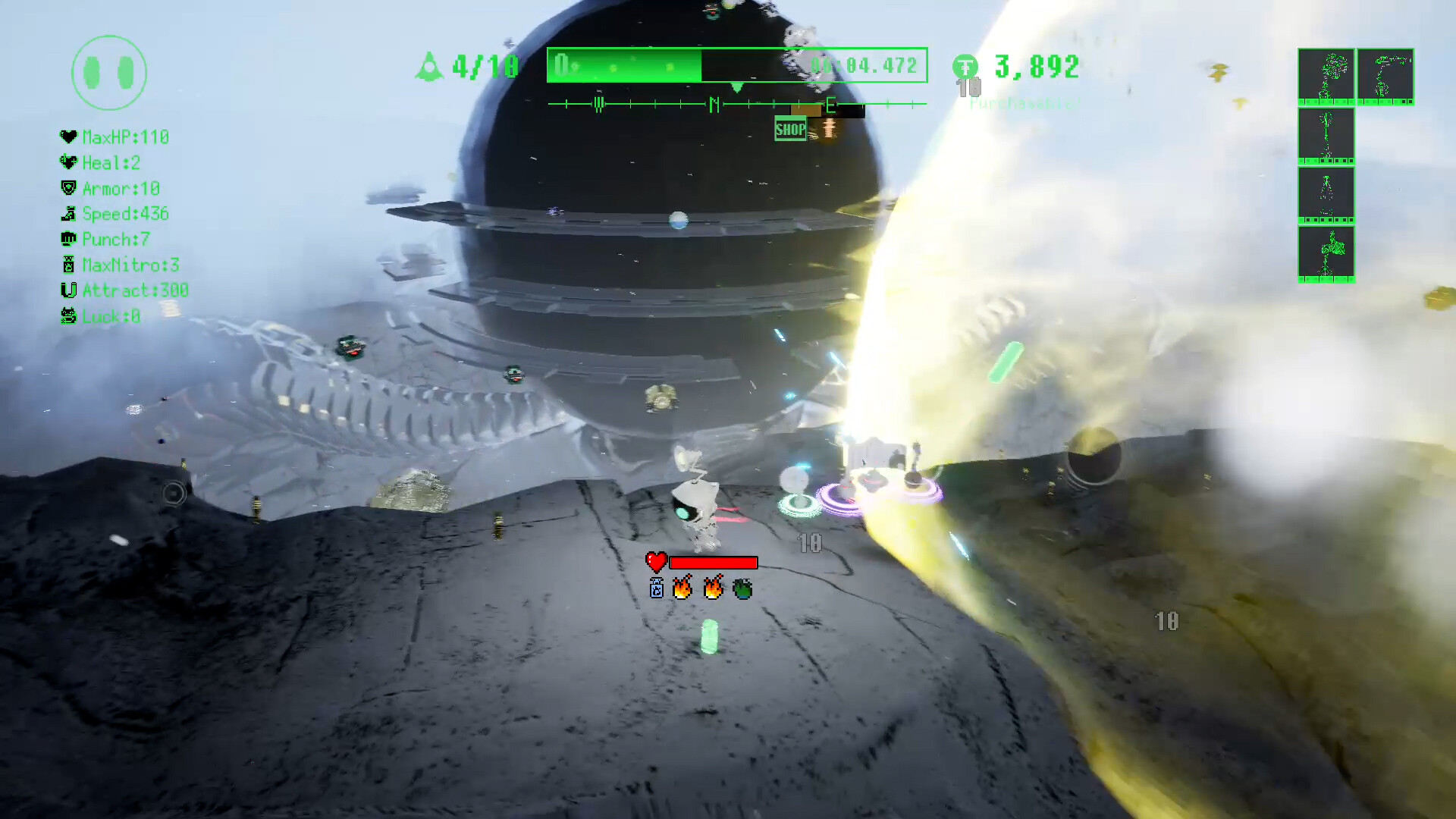Expand the bottom upgrade card in the right column
Viewport: 1456px width, 819px height.
pyautogui.click(x=1326, y=255)
